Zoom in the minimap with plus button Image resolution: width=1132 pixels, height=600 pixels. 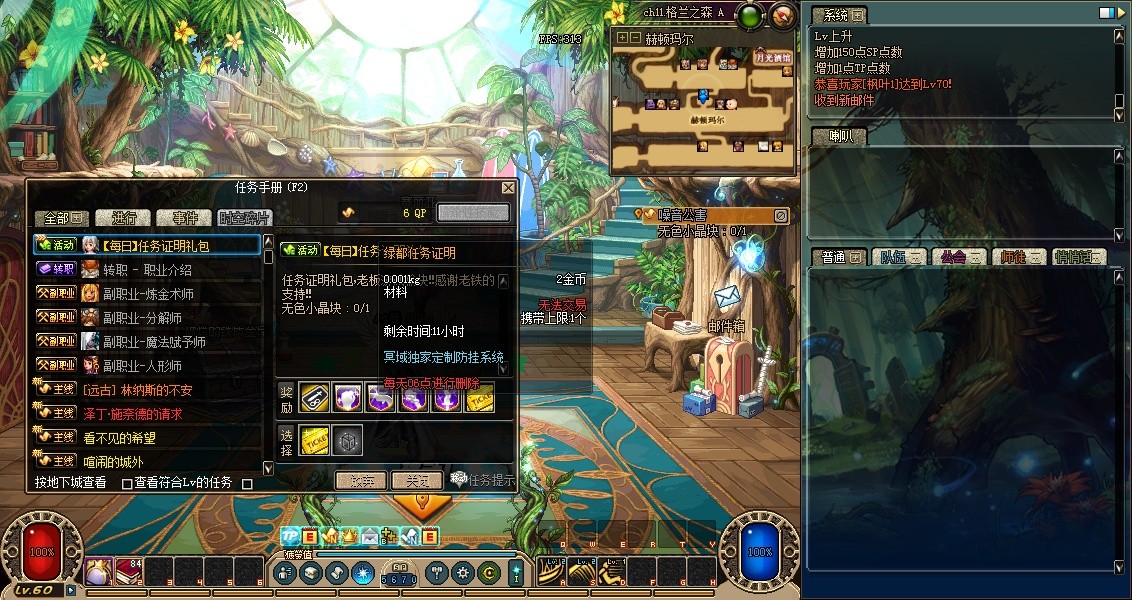tap(623, 38)
